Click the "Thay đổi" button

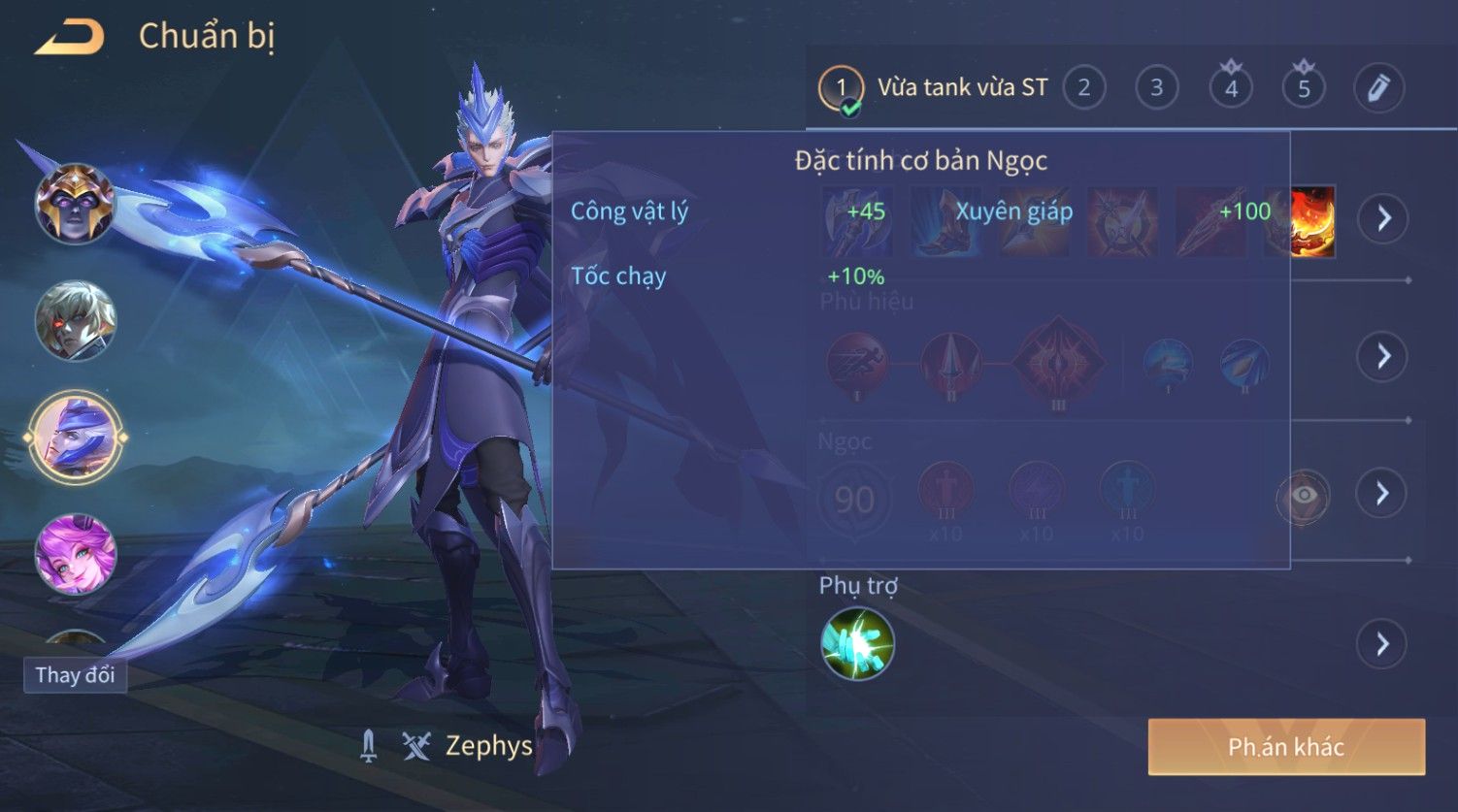point(75,675)
